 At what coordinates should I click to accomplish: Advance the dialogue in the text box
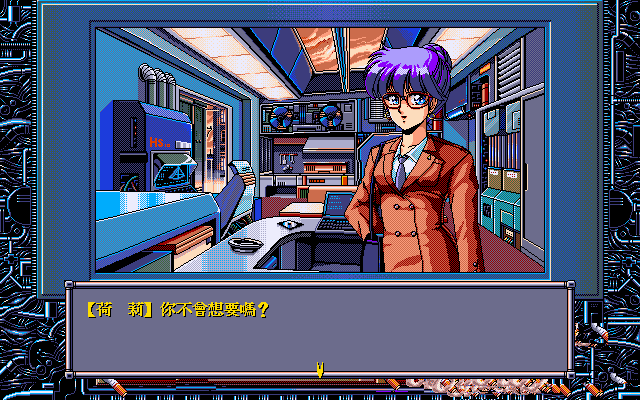coord(320,328)
